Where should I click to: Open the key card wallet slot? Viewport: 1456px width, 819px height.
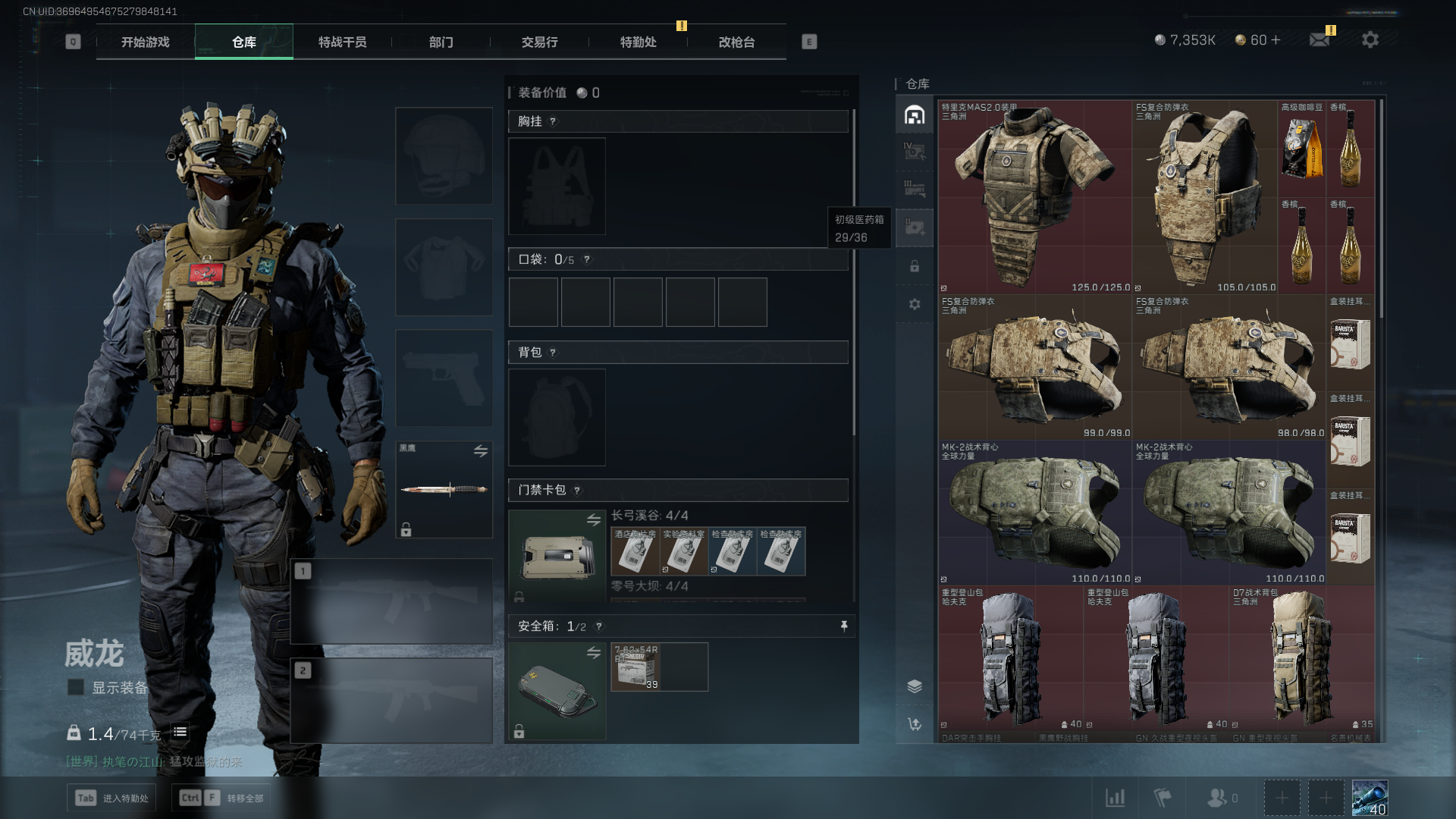point(557,557)
